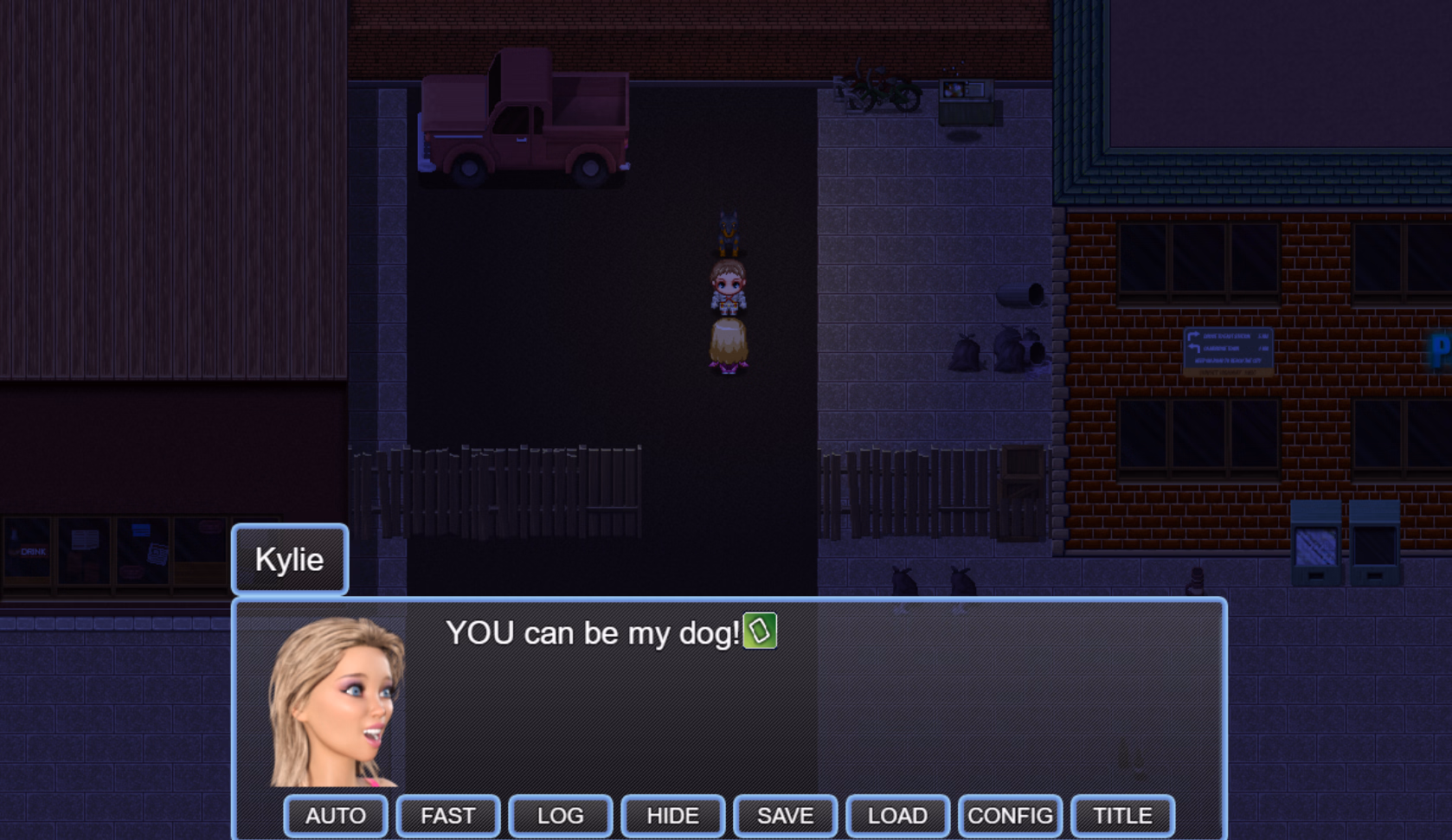Viewport: 1452px width, 840px height.
Task: Open the dialogue LOG
Action: point(561,816)
